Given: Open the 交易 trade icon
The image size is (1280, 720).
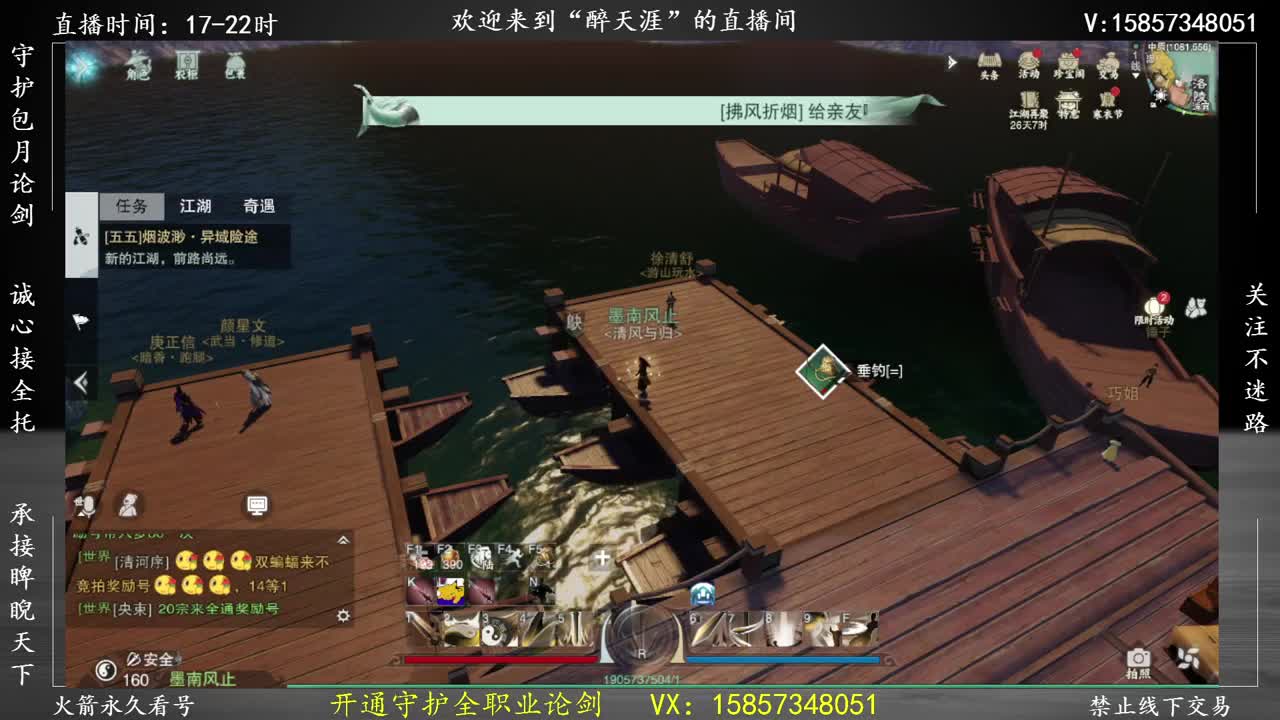Looking at the screenshot, I should coord(1109,60).
